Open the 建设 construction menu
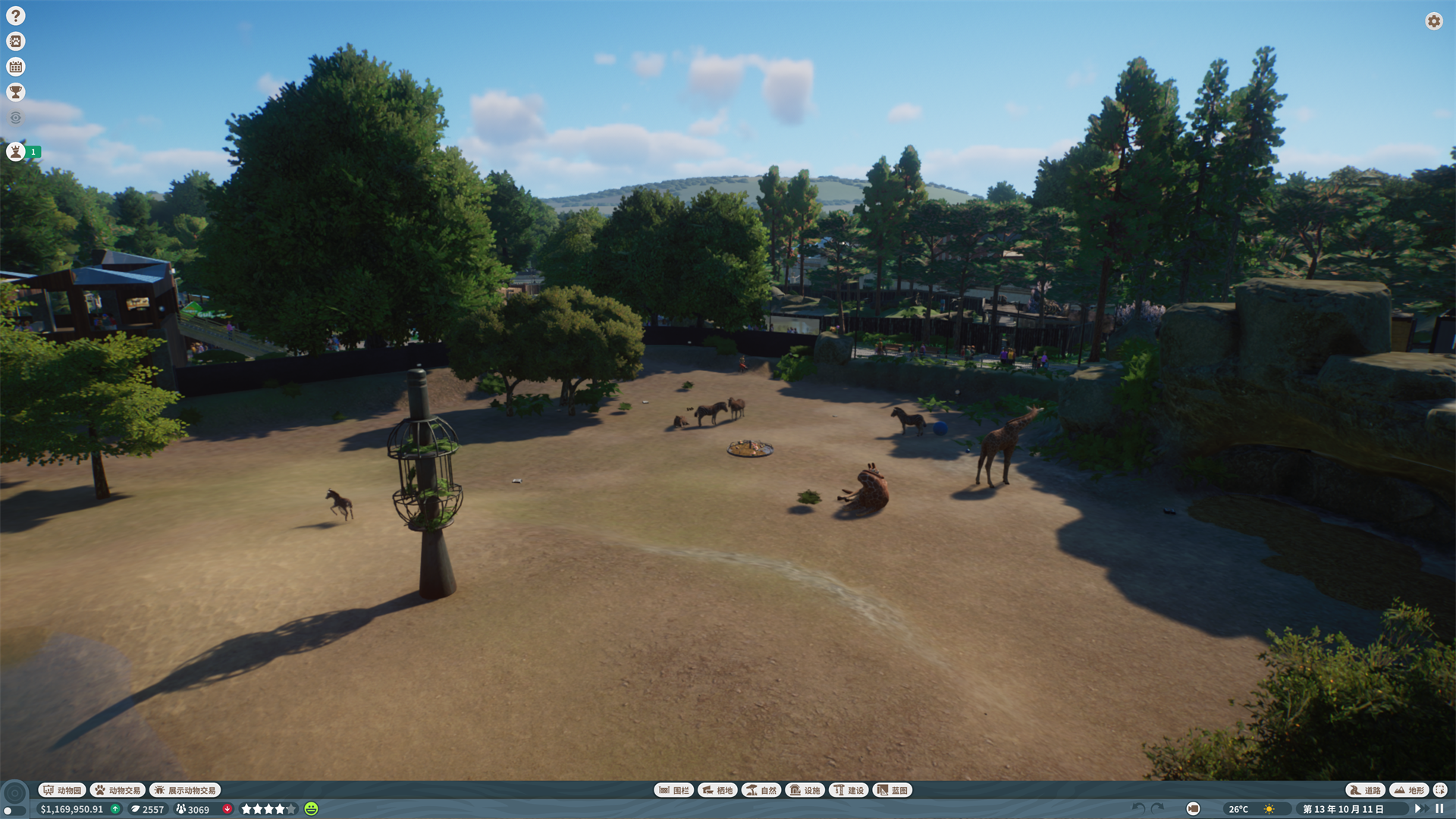Image resolution: width=1456 pixels, height=819 pixels. pyautogui.click(x=850, y=789)
